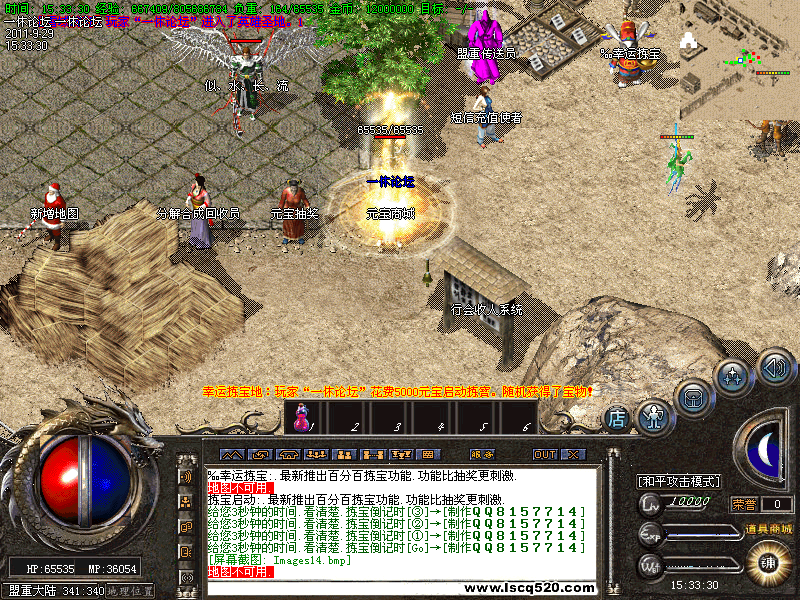The height and width of the screenshot is (600, 800).
Task: Toggle the speaker sound round button
Action: point(774,365)
